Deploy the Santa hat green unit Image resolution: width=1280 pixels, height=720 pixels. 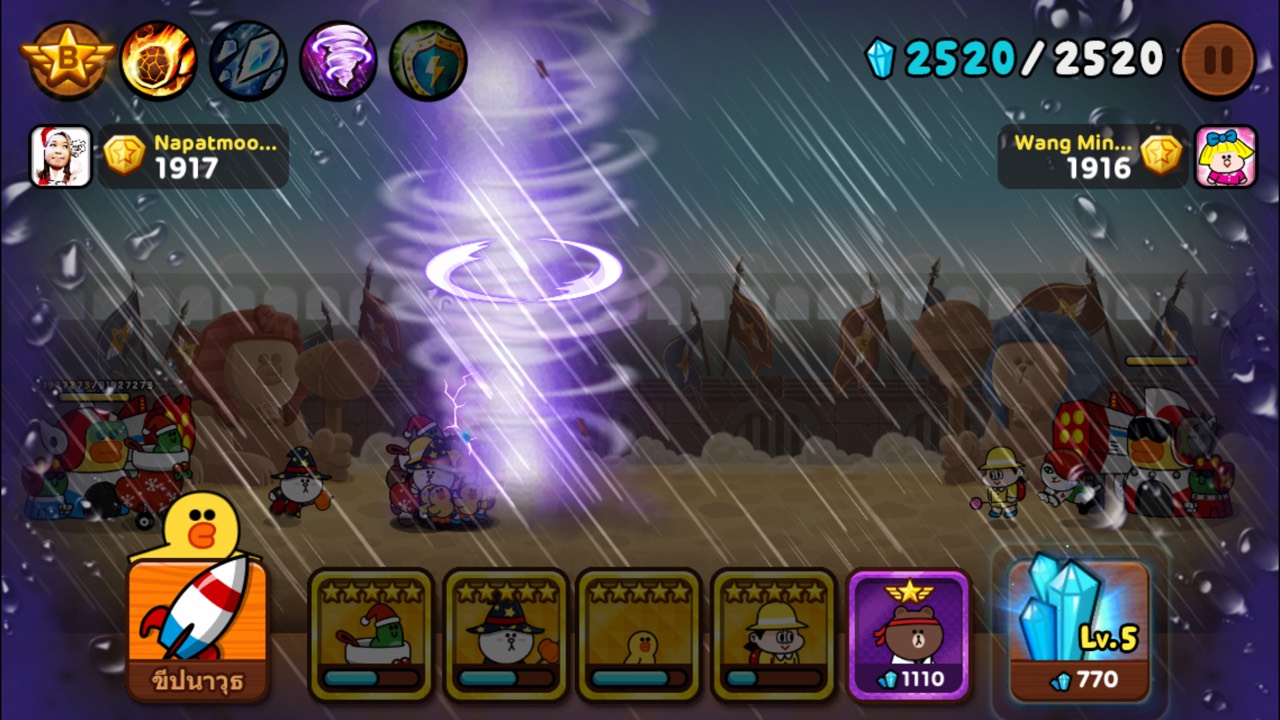point(371,634)
